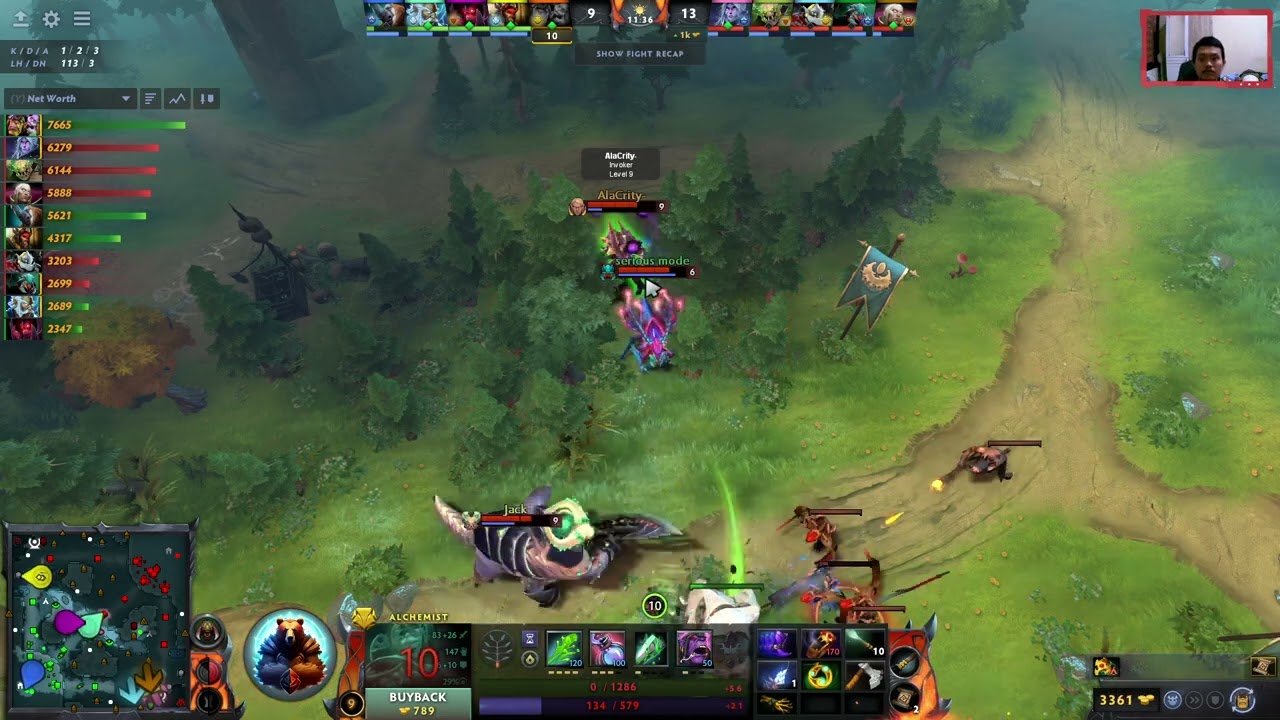Click the courier speed burst icon

(x=1196, y=702)
